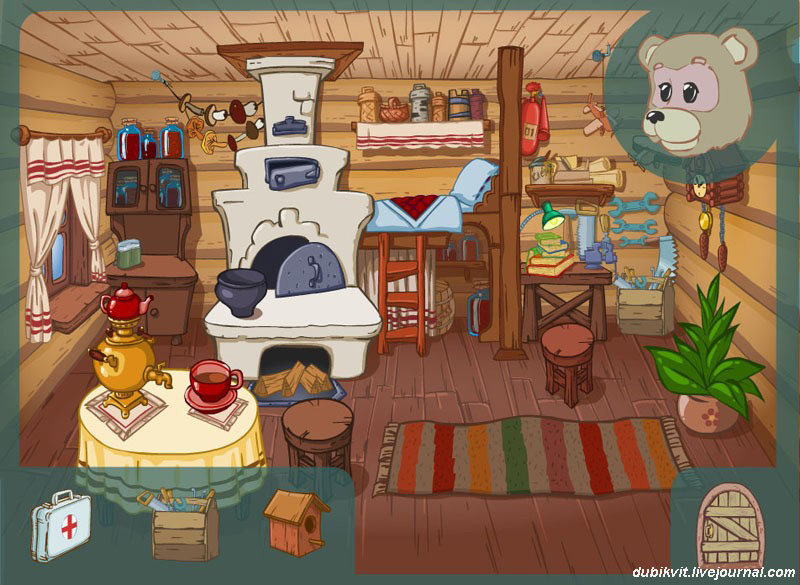Choose the birdhouse inventory item

(296, 522)
